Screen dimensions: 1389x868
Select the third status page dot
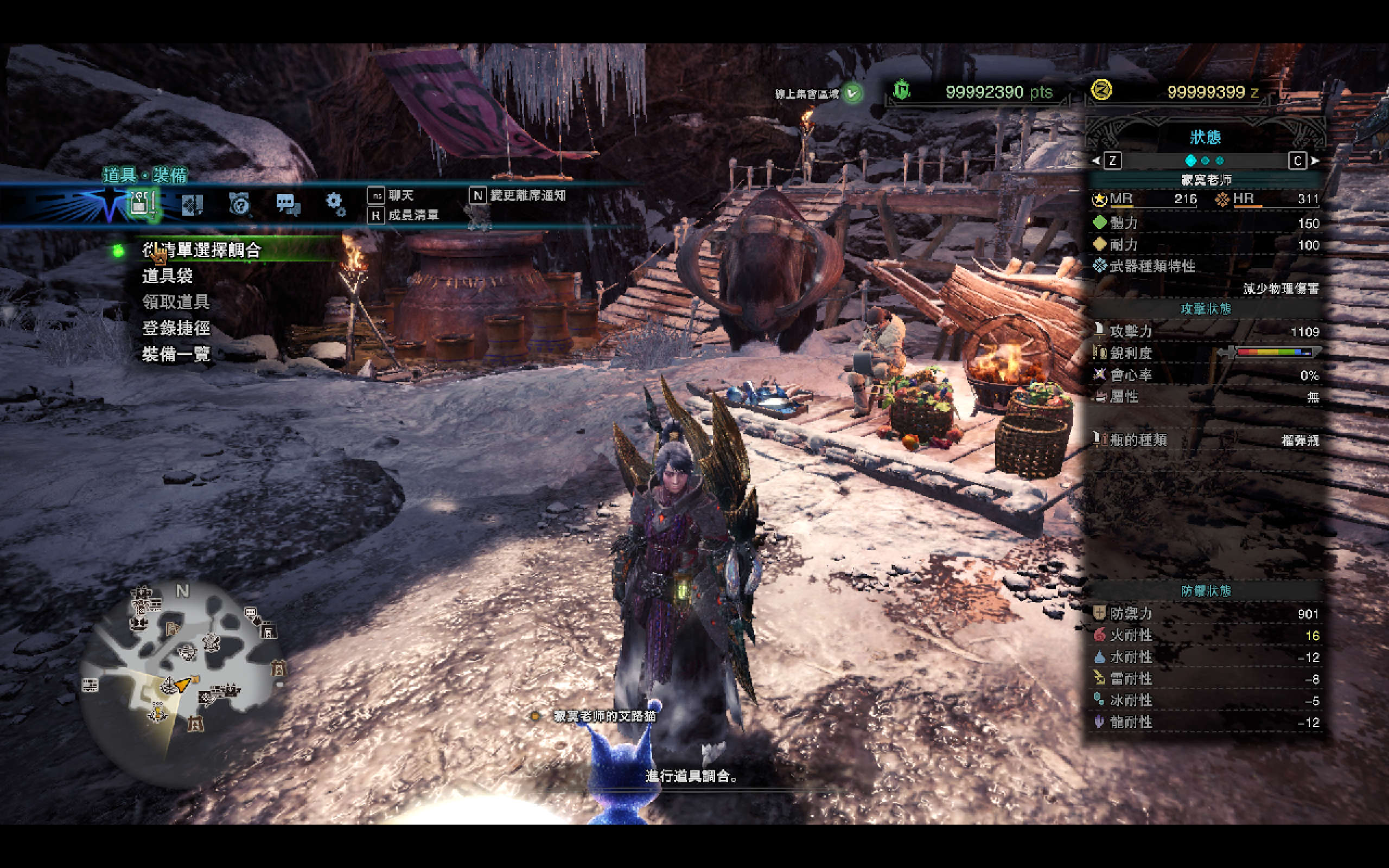tap(1220, 161)
